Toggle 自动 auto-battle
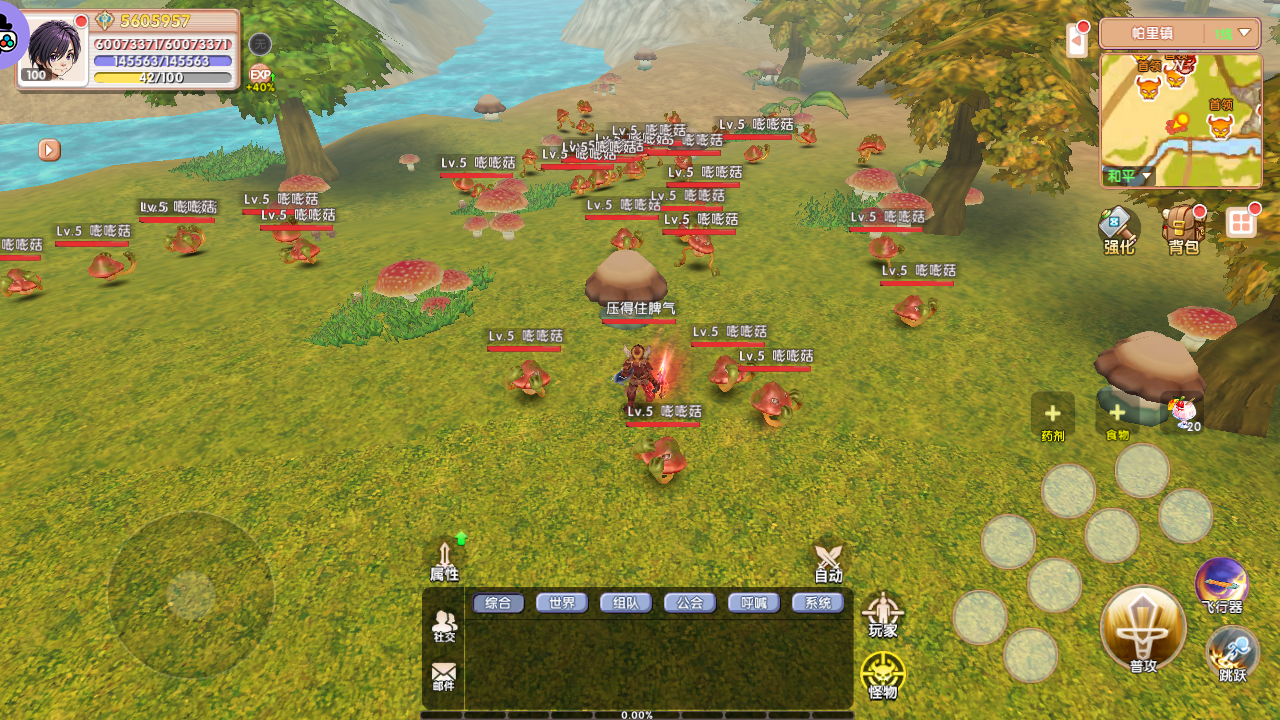This screenshot has height=720, width=1280. 828,562
